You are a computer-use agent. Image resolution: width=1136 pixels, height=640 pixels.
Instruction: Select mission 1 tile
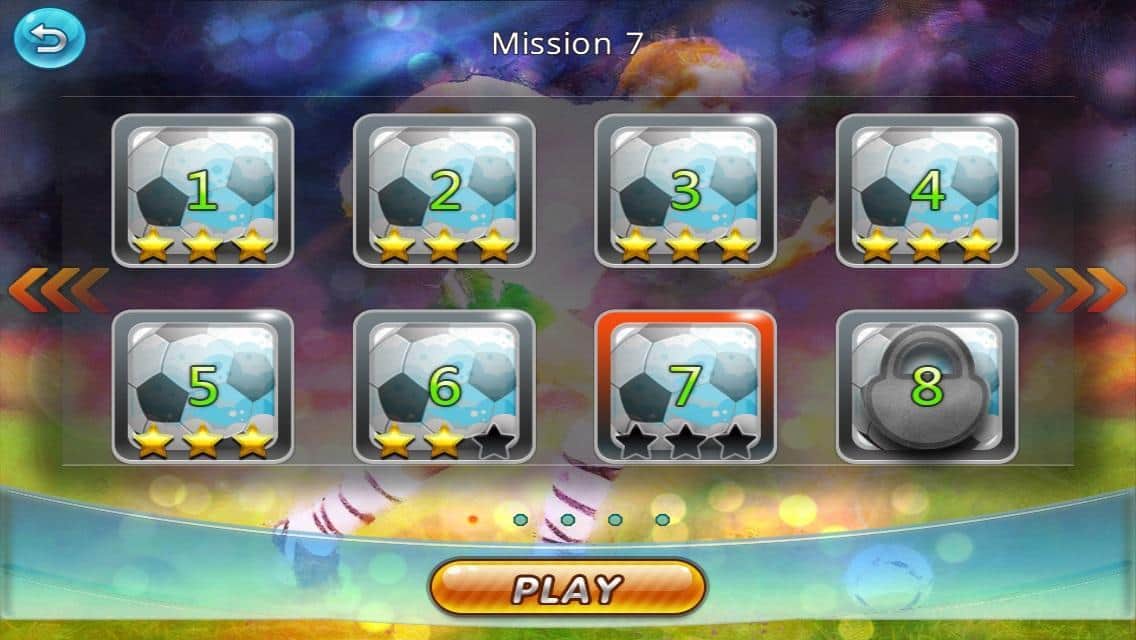pos(202,191)
